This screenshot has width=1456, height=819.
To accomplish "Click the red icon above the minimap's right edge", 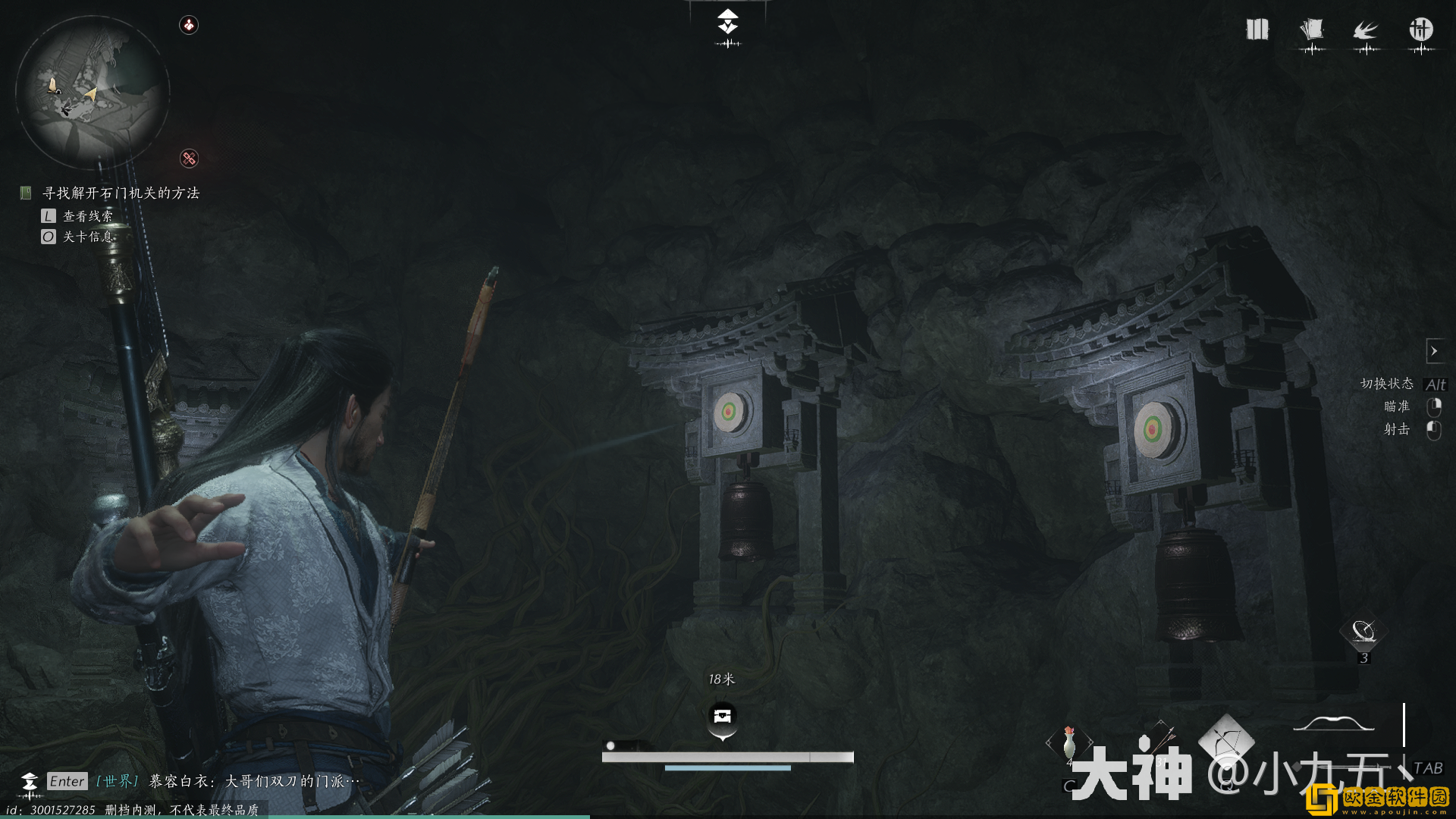I will (189, 25).
